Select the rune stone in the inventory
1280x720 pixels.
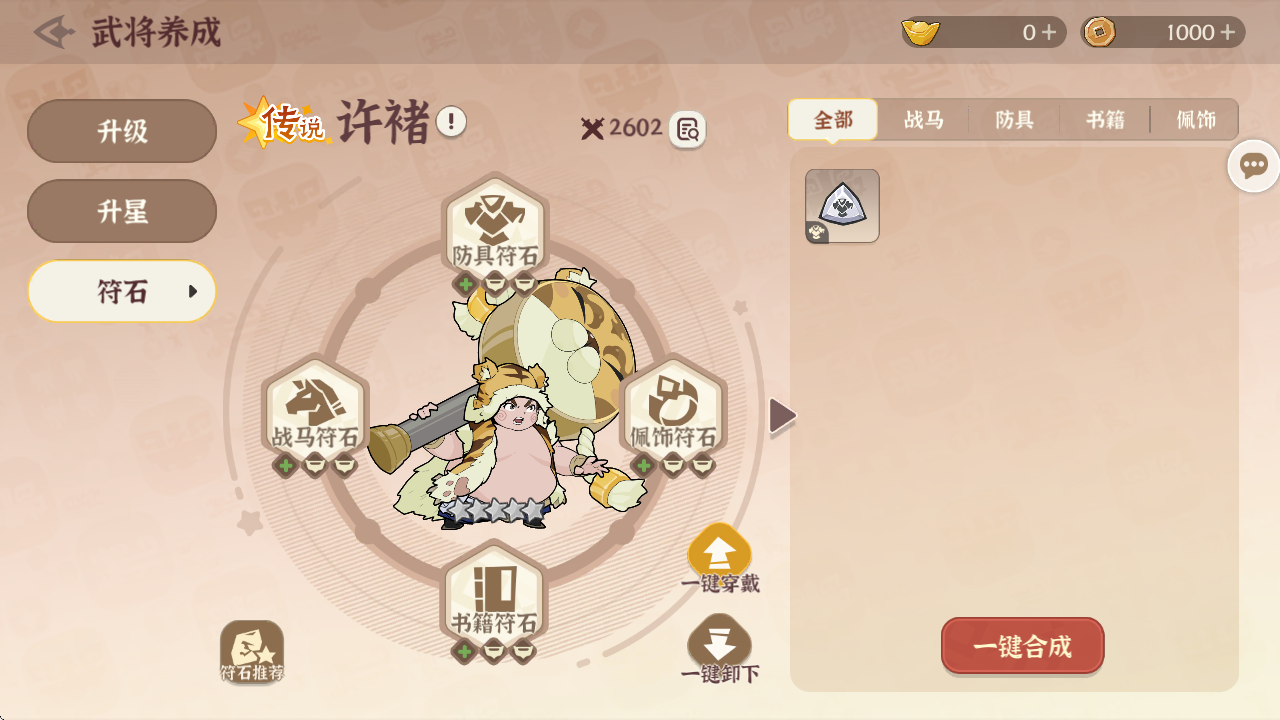842,205
